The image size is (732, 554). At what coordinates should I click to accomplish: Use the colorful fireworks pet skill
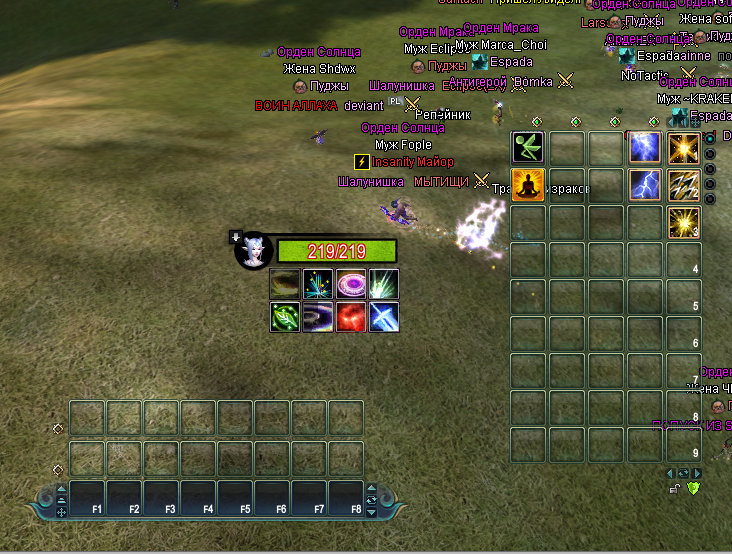coord(318,284)
